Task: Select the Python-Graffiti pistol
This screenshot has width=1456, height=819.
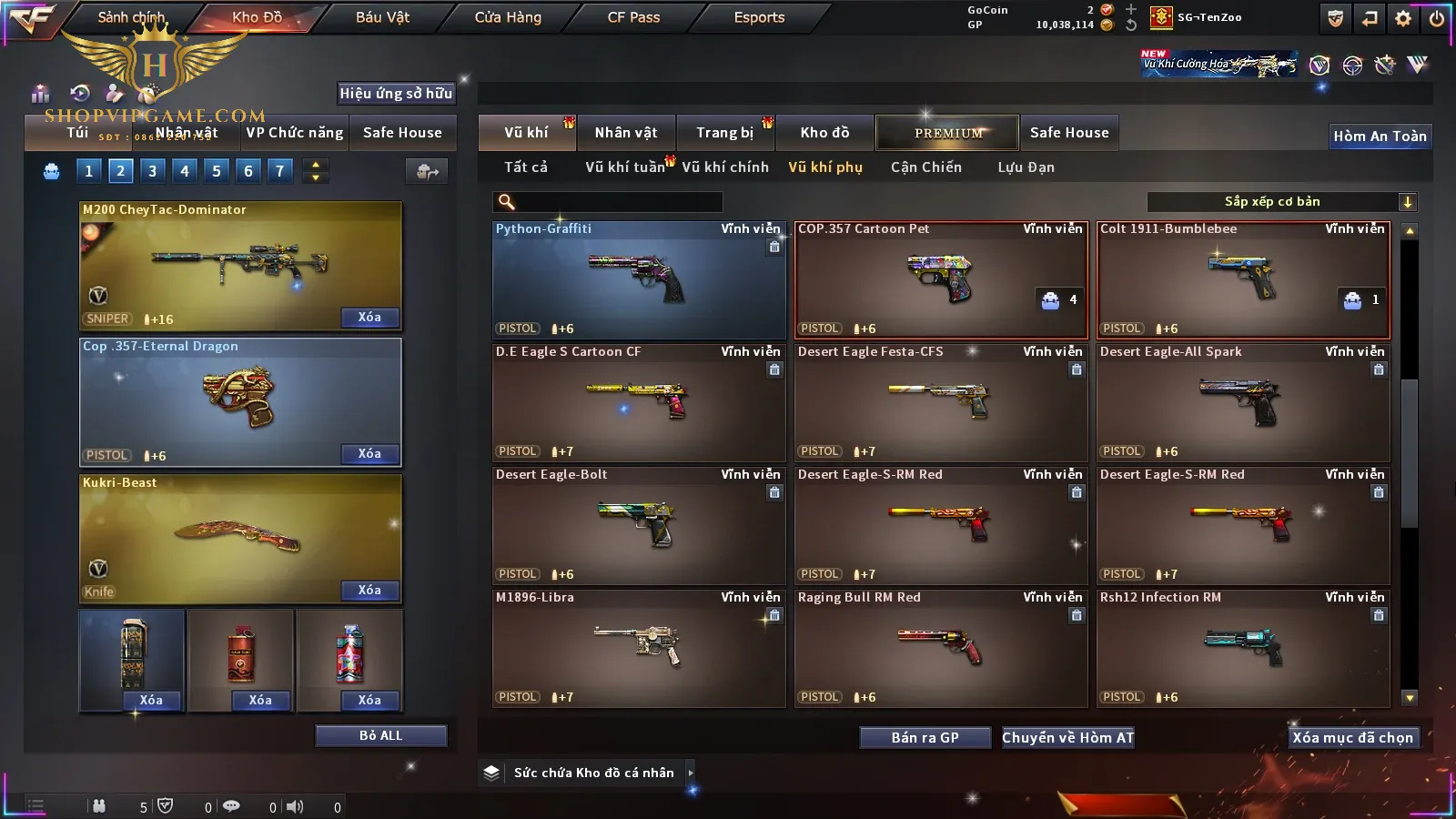Action: 639,279
